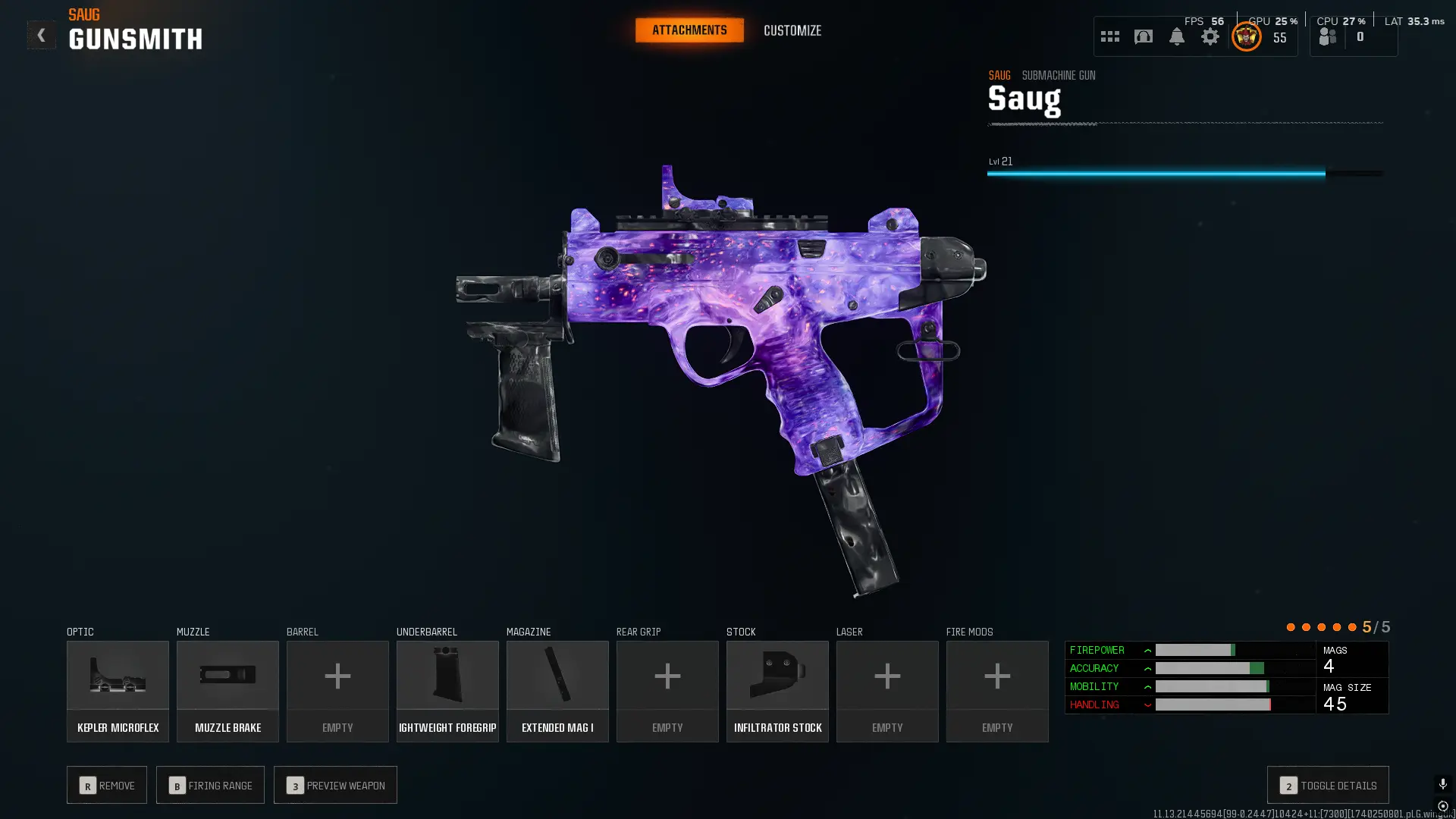
Task: Expand the Handling stat chevron
Action: (1149, 704)
